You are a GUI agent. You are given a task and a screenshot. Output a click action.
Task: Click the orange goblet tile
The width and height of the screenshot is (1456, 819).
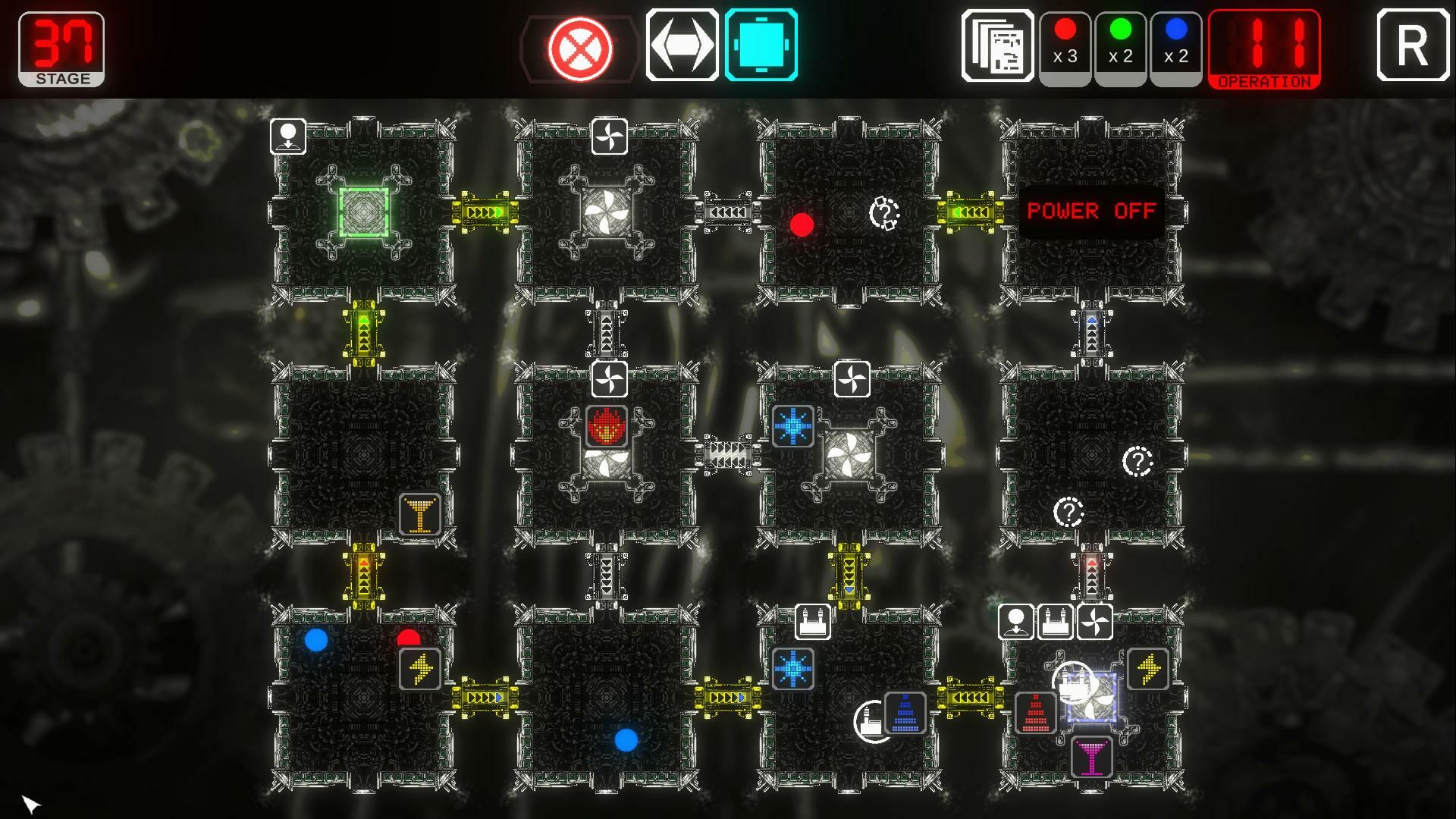click(419, 515)
